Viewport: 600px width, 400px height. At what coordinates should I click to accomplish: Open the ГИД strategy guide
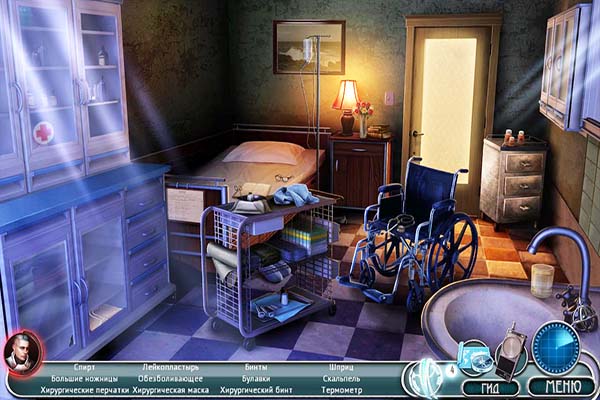click(x=490, y=387)
